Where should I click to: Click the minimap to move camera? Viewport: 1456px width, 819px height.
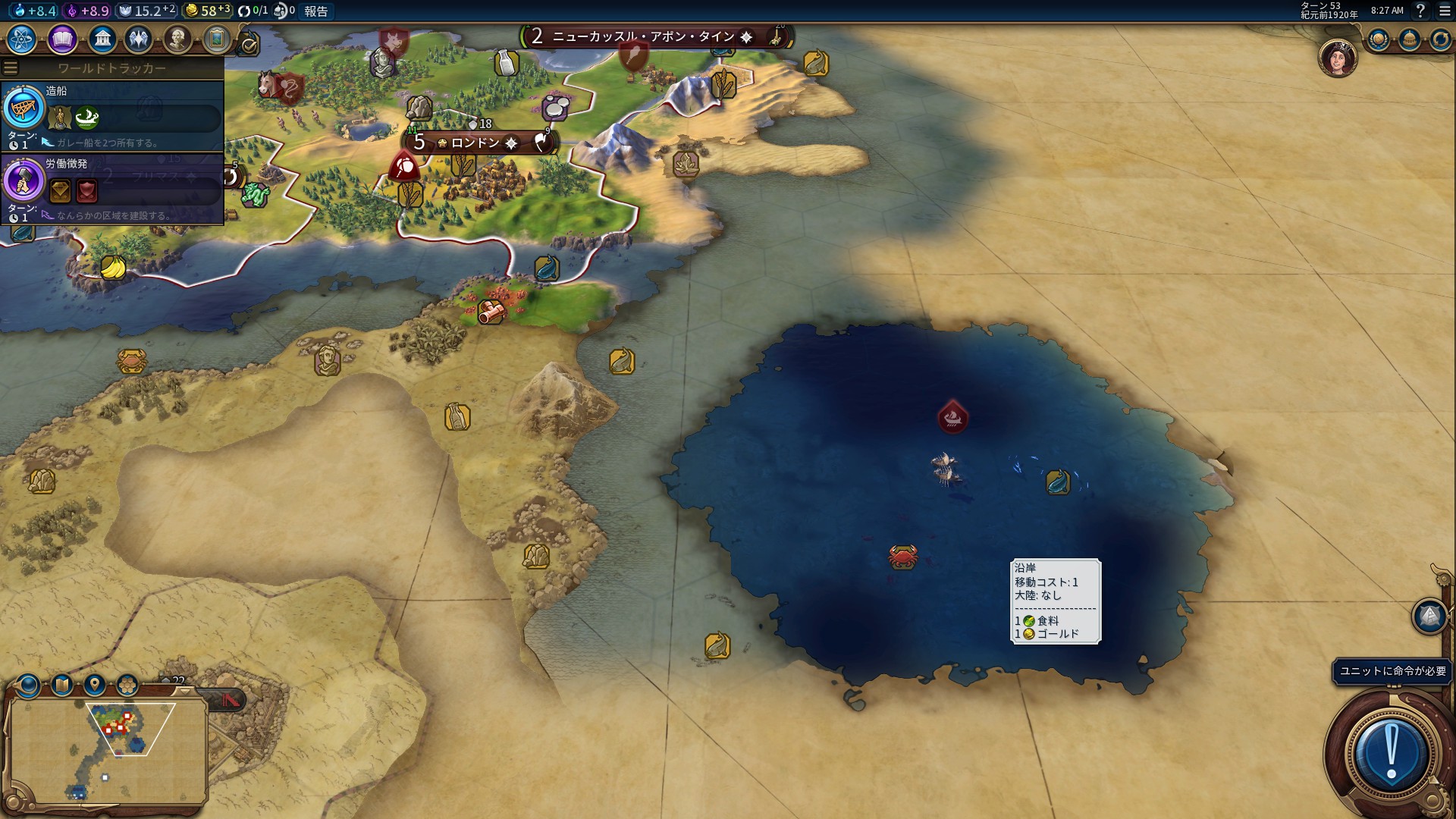106,751
